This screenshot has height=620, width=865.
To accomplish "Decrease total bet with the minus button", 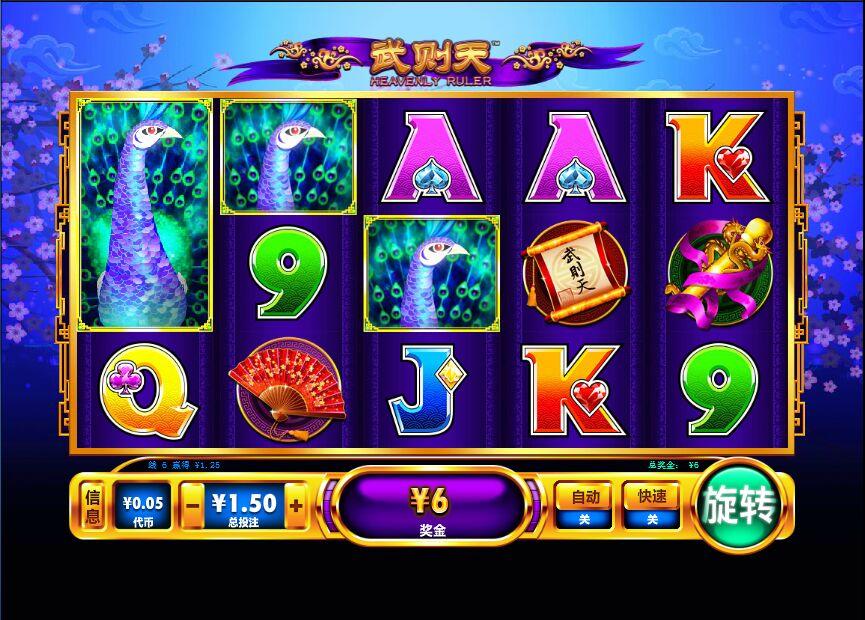I will click(x=193, y=506).
